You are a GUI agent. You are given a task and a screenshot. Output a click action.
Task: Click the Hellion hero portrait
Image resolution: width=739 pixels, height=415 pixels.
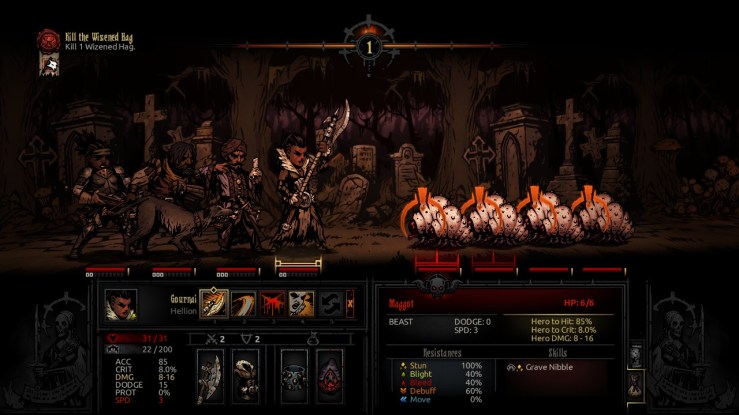click(x=122, y=304)
